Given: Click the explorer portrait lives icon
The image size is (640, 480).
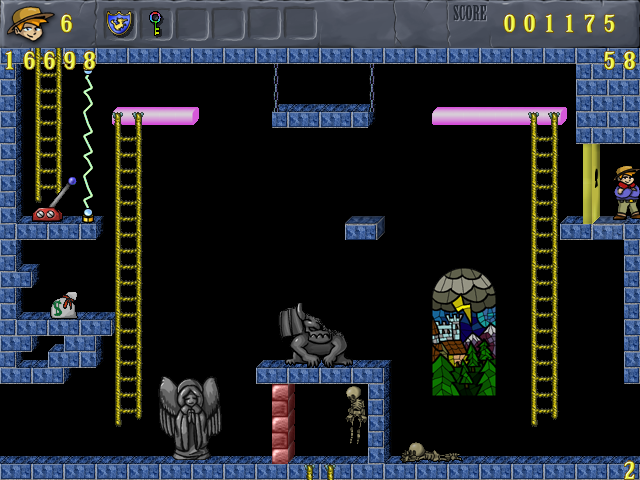Looking at the screenshot, I should click(x=29, y=22).
